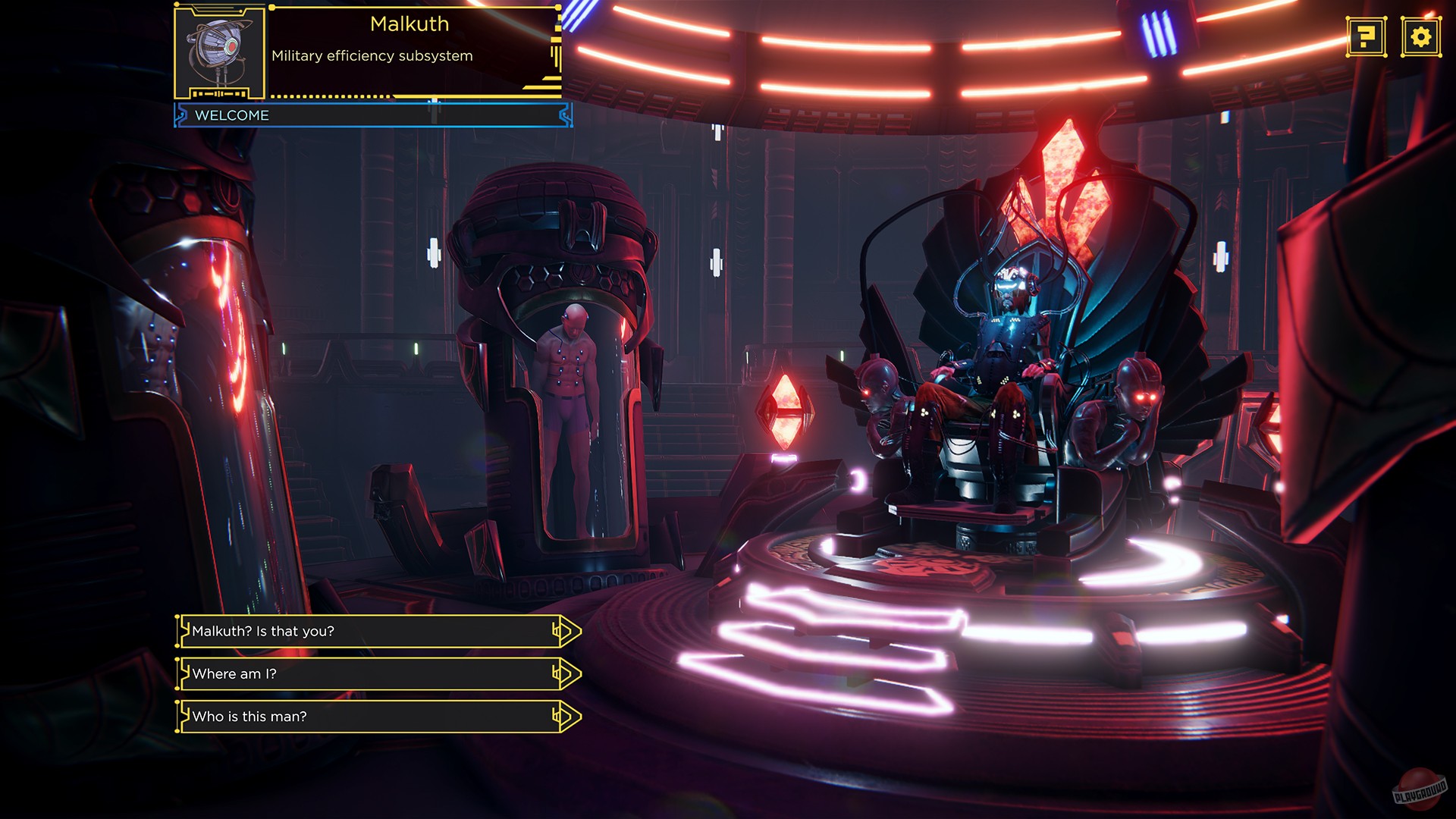Click 'Military efficiency subsystem' subtitle text
Image resolution: width=1456 pixels, height=819 pixels.
click(x=372, y=55)
